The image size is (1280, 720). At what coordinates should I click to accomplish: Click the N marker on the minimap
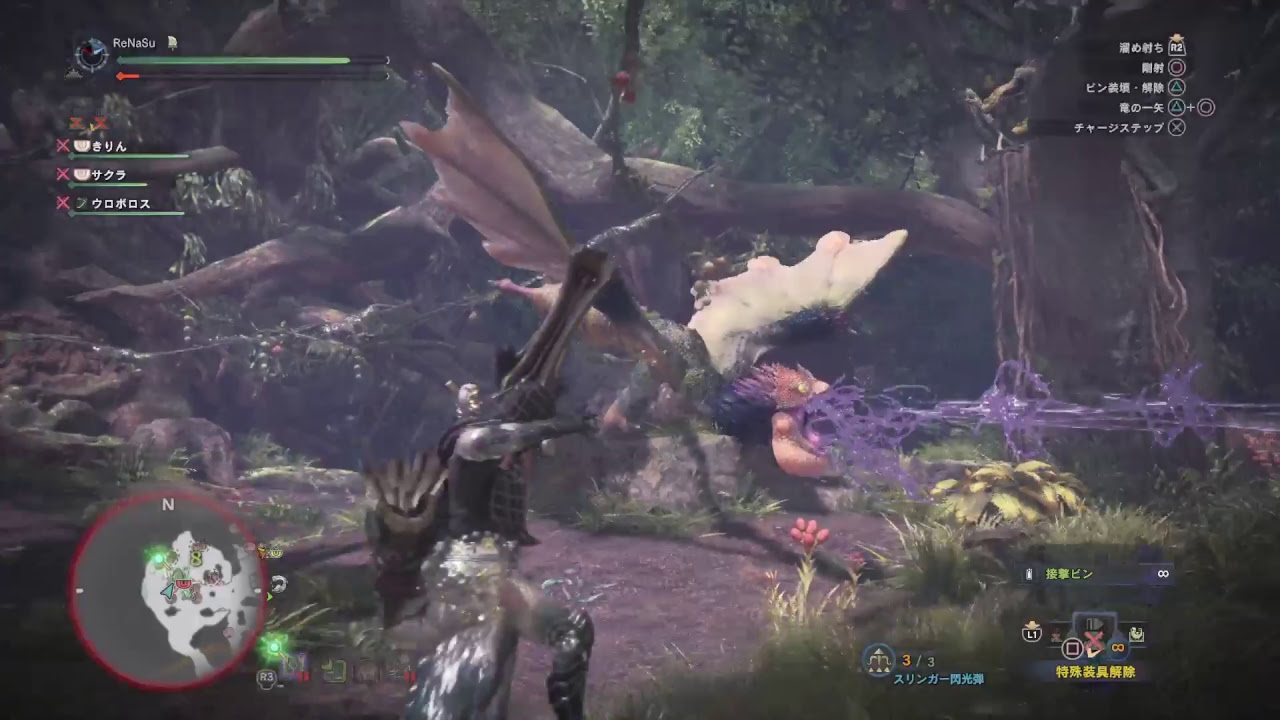coord(166,506)
